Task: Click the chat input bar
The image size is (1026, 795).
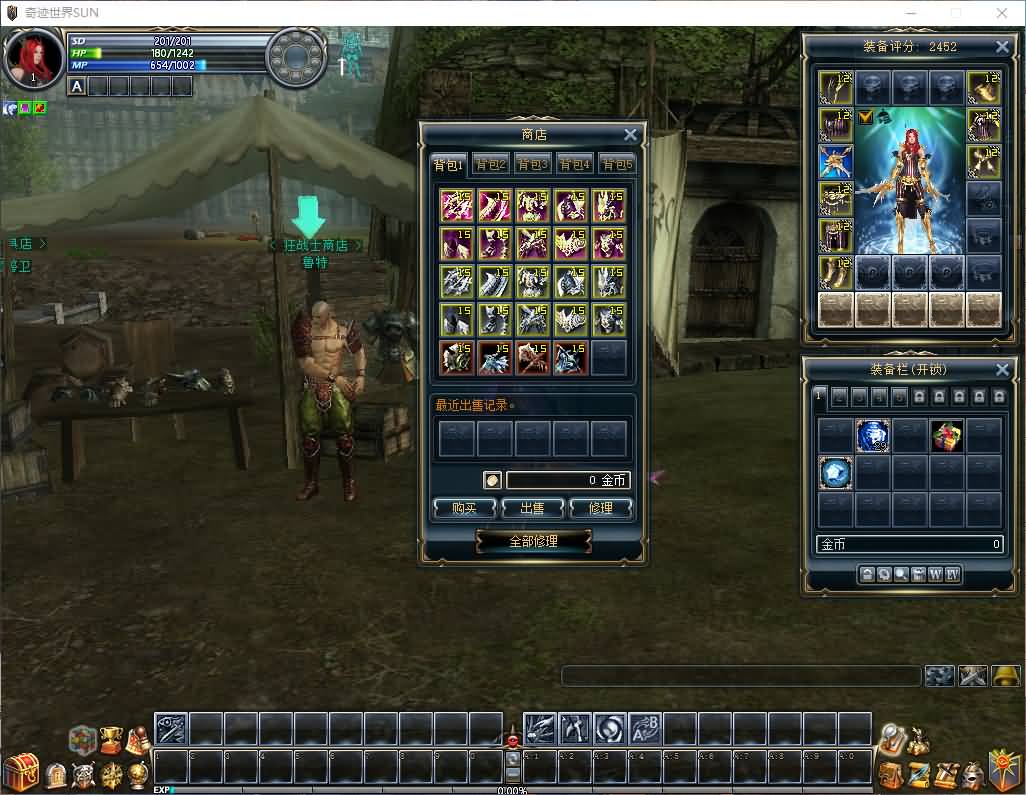Action: [x=740, y=676]
